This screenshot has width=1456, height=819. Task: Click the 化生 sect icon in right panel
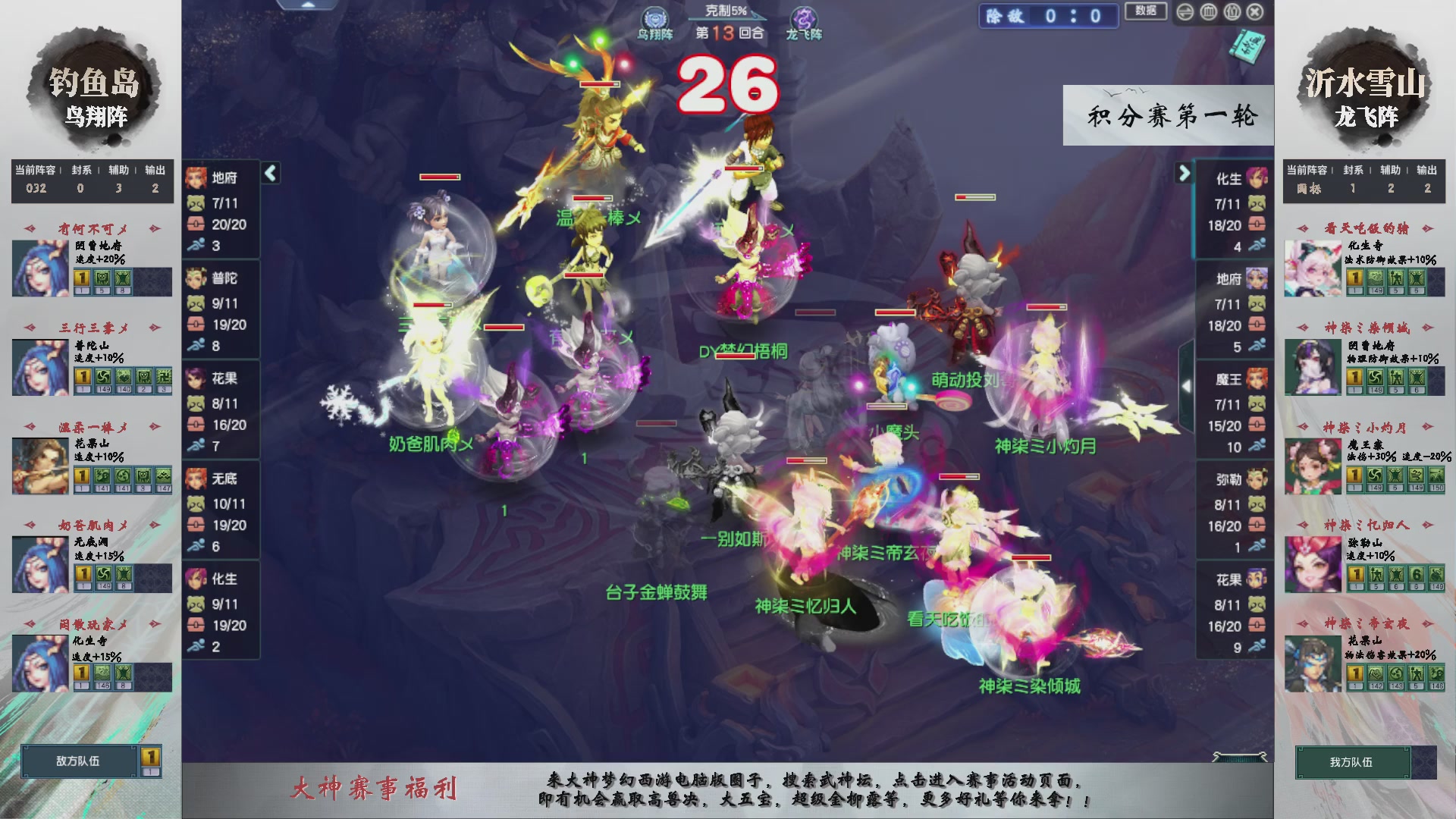pyautogui.click(x=1255, y=177)
